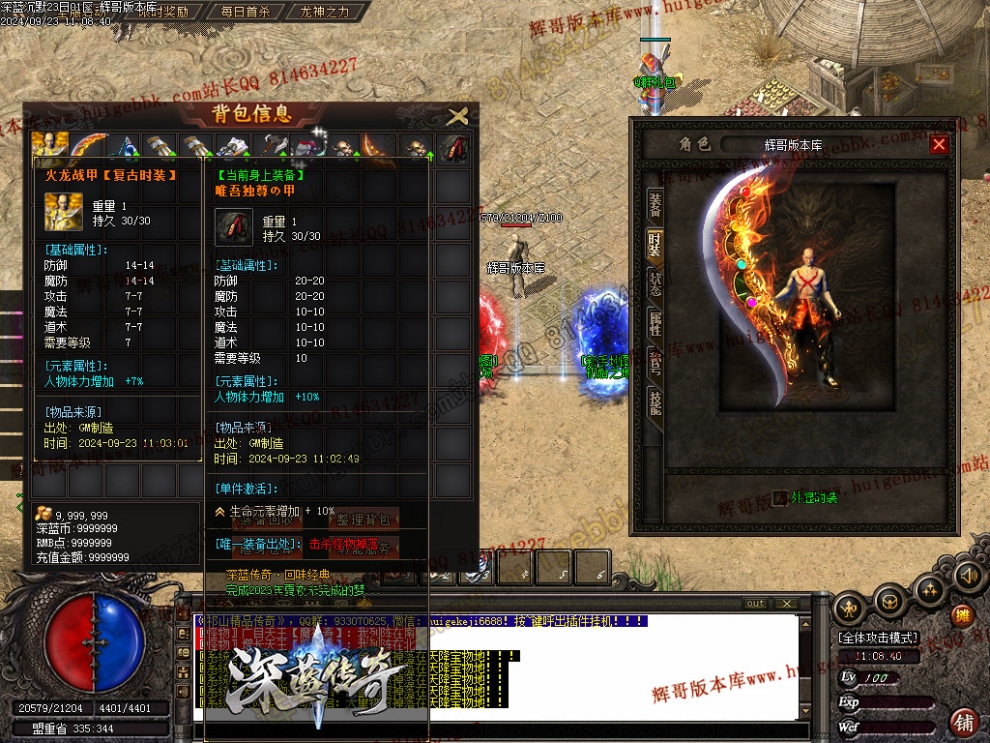Image resolution: width=990 pixels, height=743 pixels.
Task: Switch to the 属性 attributes tab
Action: pyautogui.click(x=655, y=322)
